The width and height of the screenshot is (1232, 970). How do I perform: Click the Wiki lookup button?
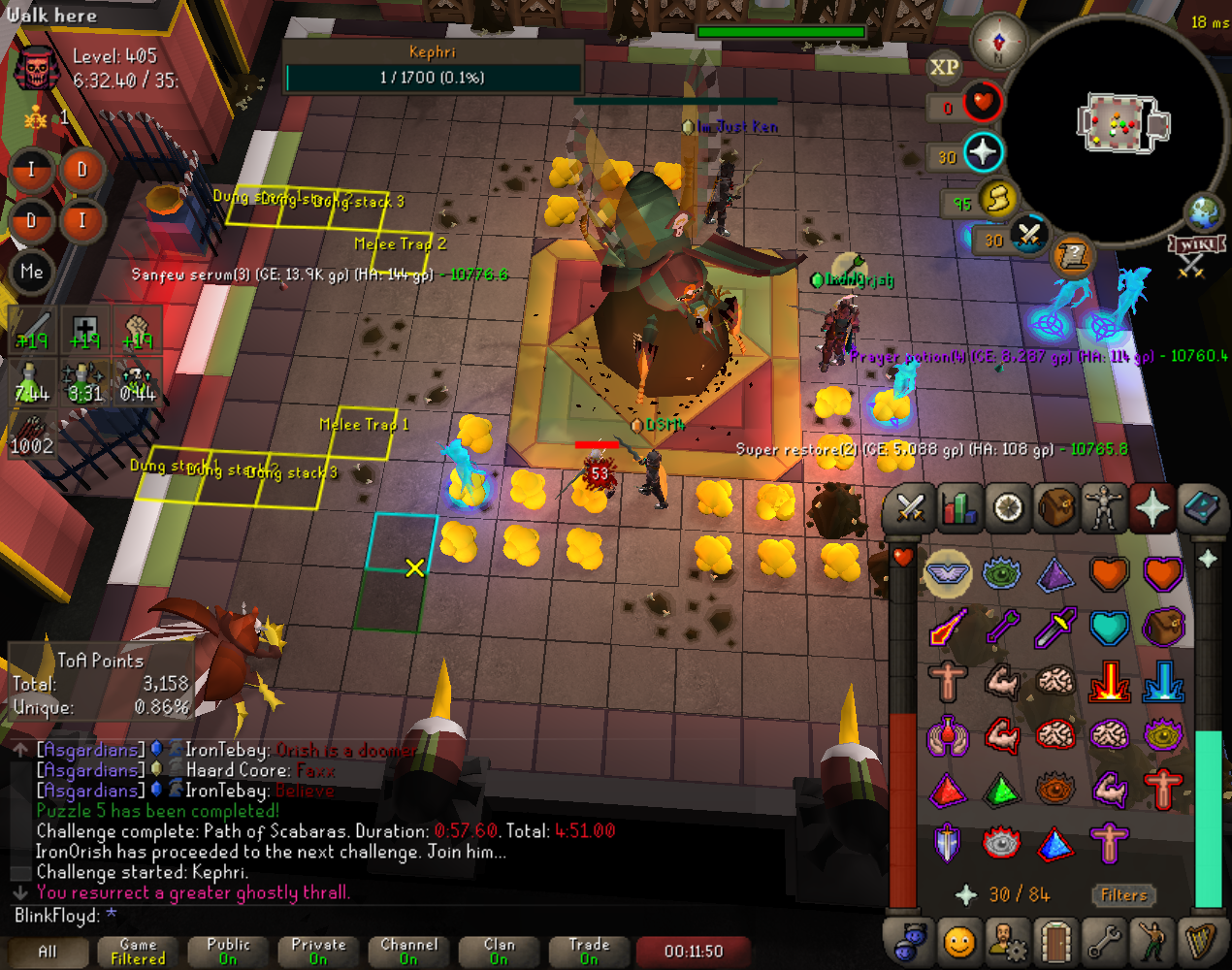click(1195, 244)
